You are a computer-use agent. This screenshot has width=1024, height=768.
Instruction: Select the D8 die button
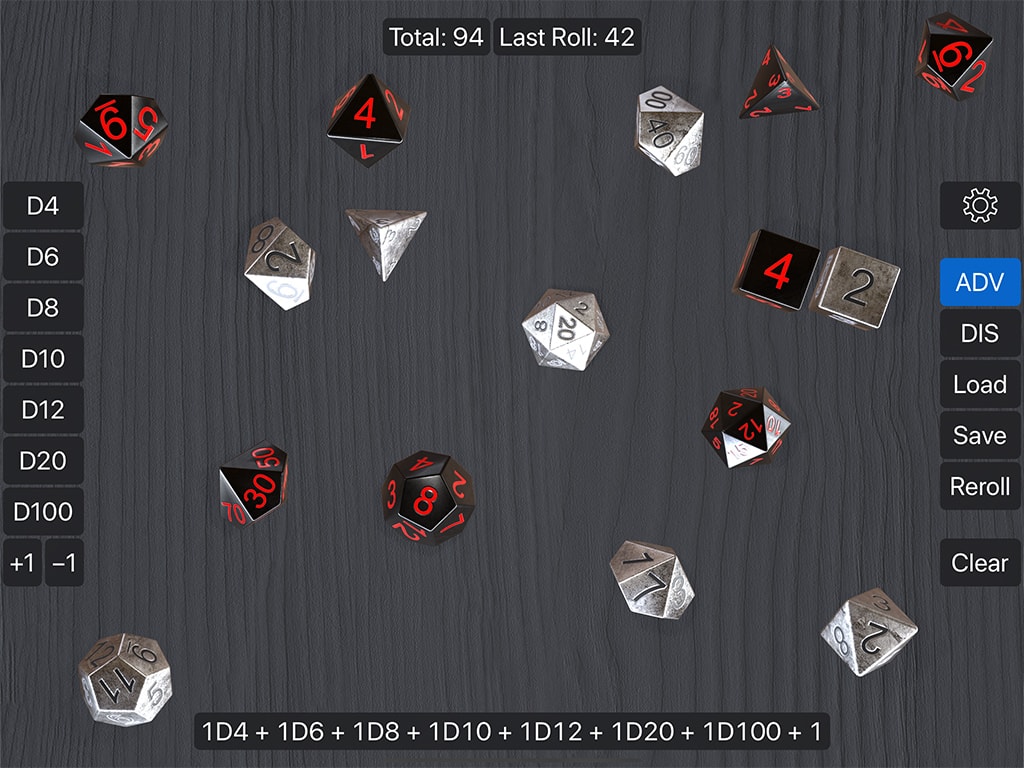coord(43,308)
